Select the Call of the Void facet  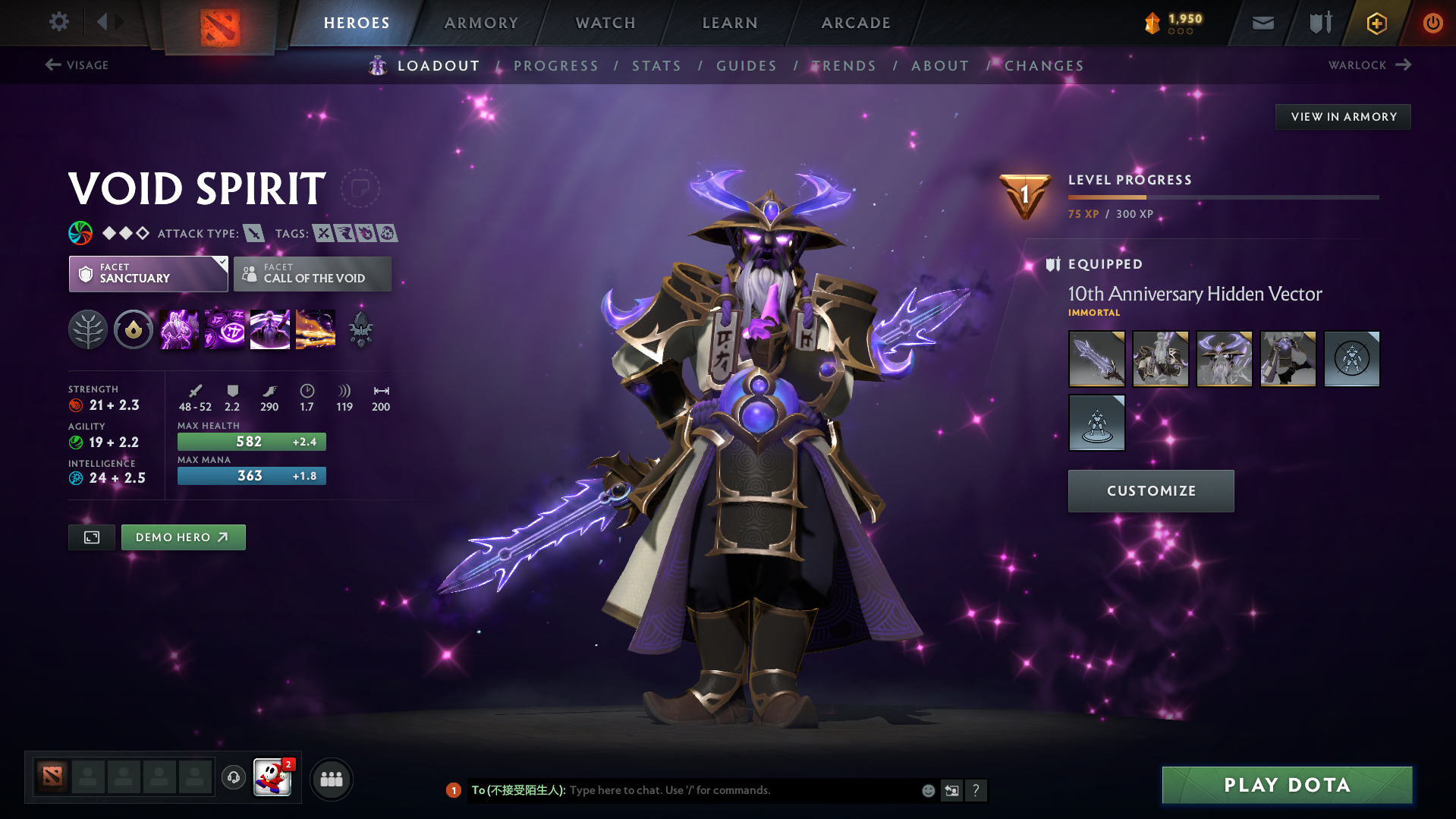tap(313, 273)
